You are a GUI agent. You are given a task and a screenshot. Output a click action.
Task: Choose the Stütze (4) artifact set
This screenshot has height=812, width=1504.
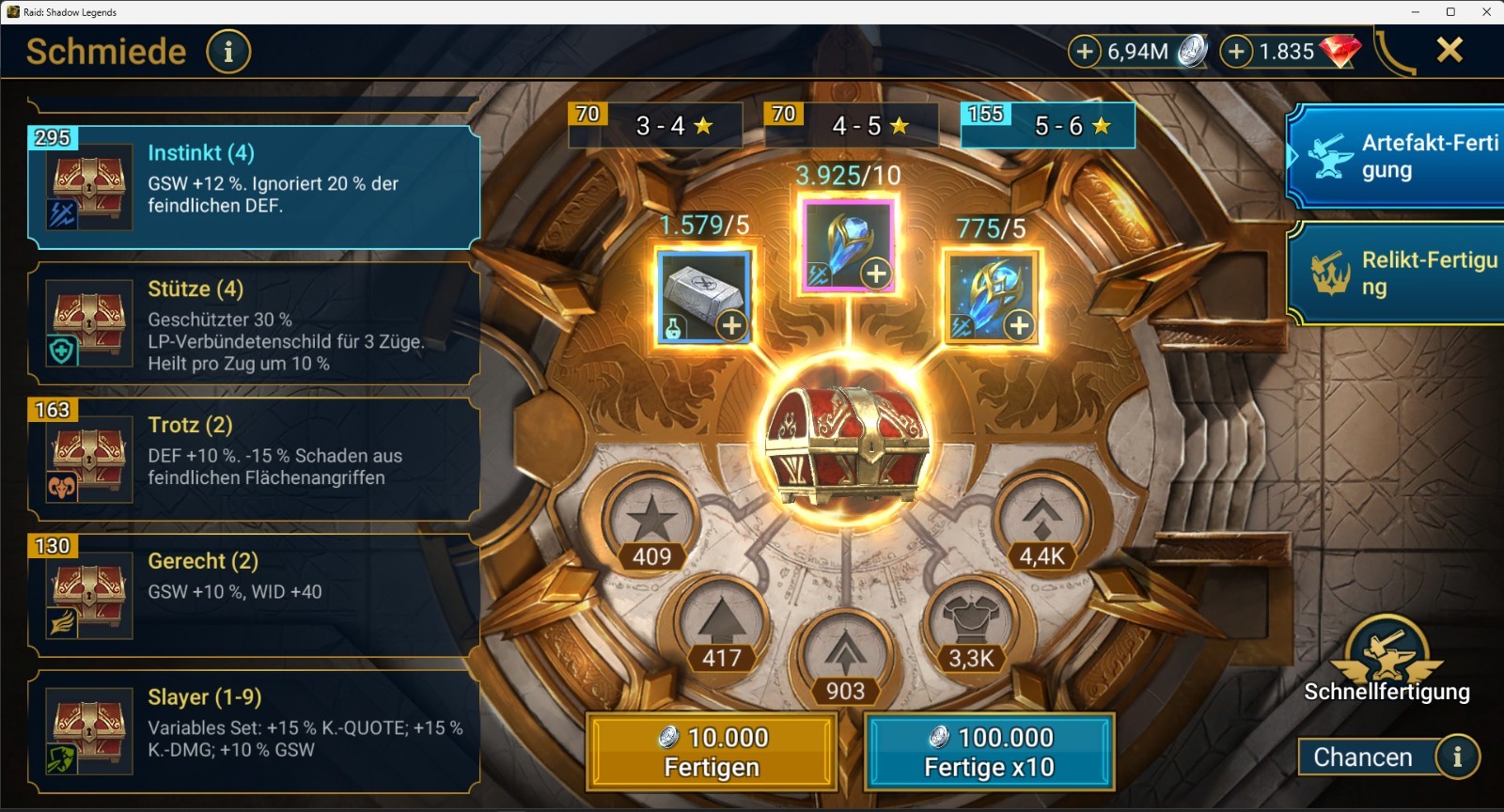tap(254, 324)
